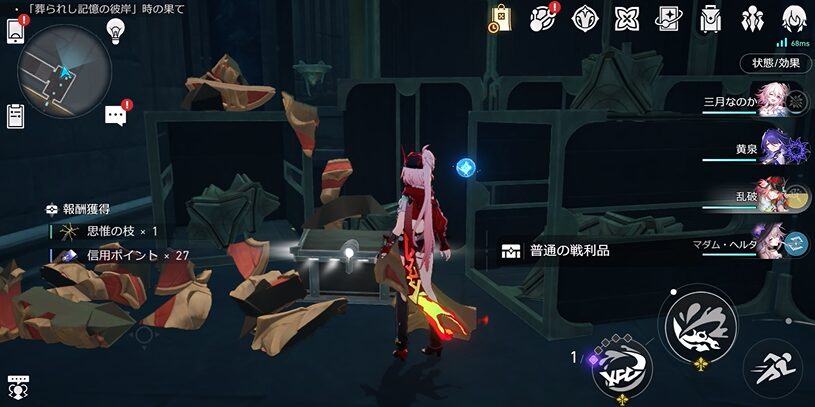The width and height of the screenshot is (815, 407).
Task: Tap the lightbulb hint icon
Action: pos(116,31)
